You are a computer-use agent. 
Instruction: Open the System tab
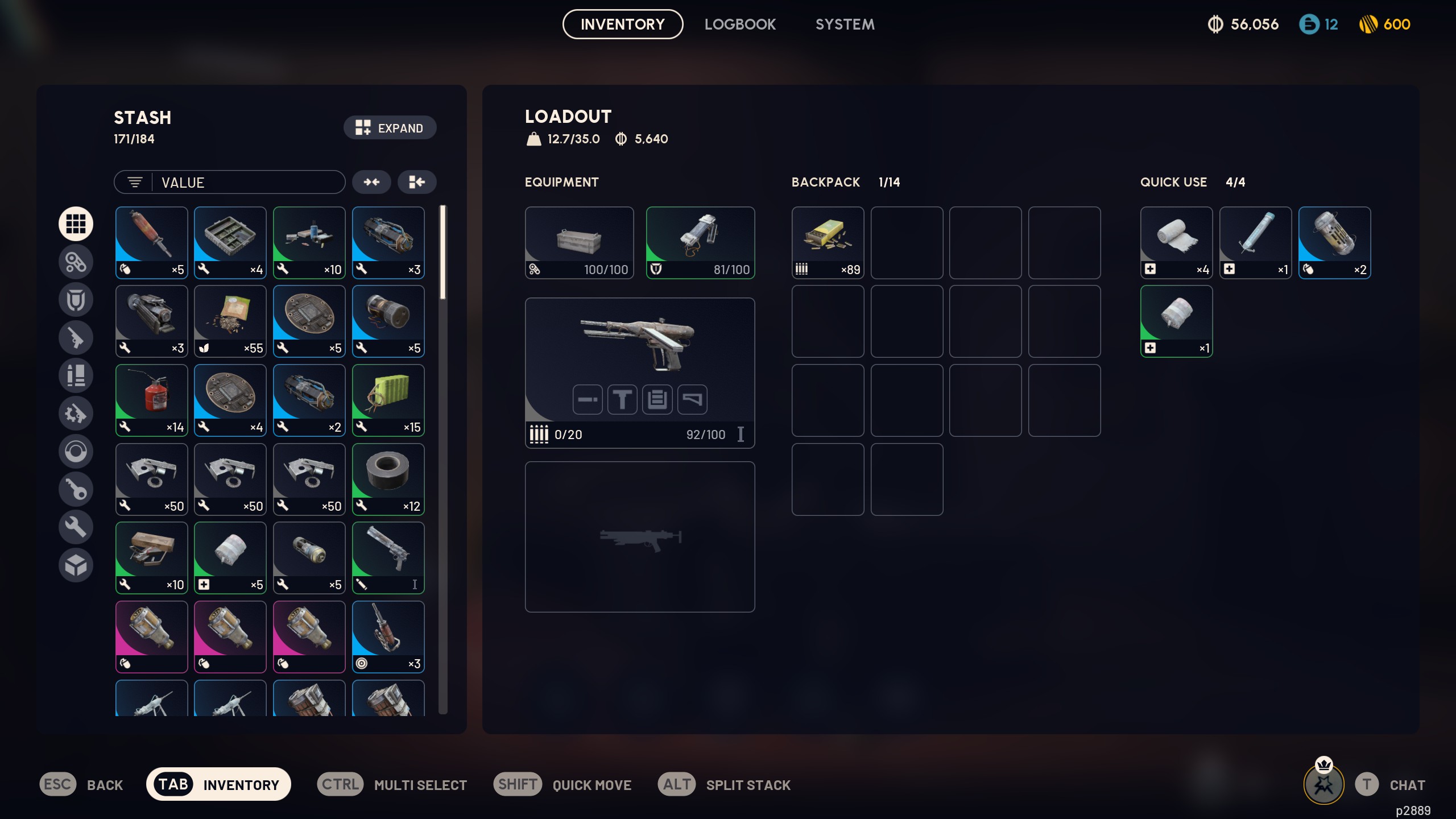845,24
